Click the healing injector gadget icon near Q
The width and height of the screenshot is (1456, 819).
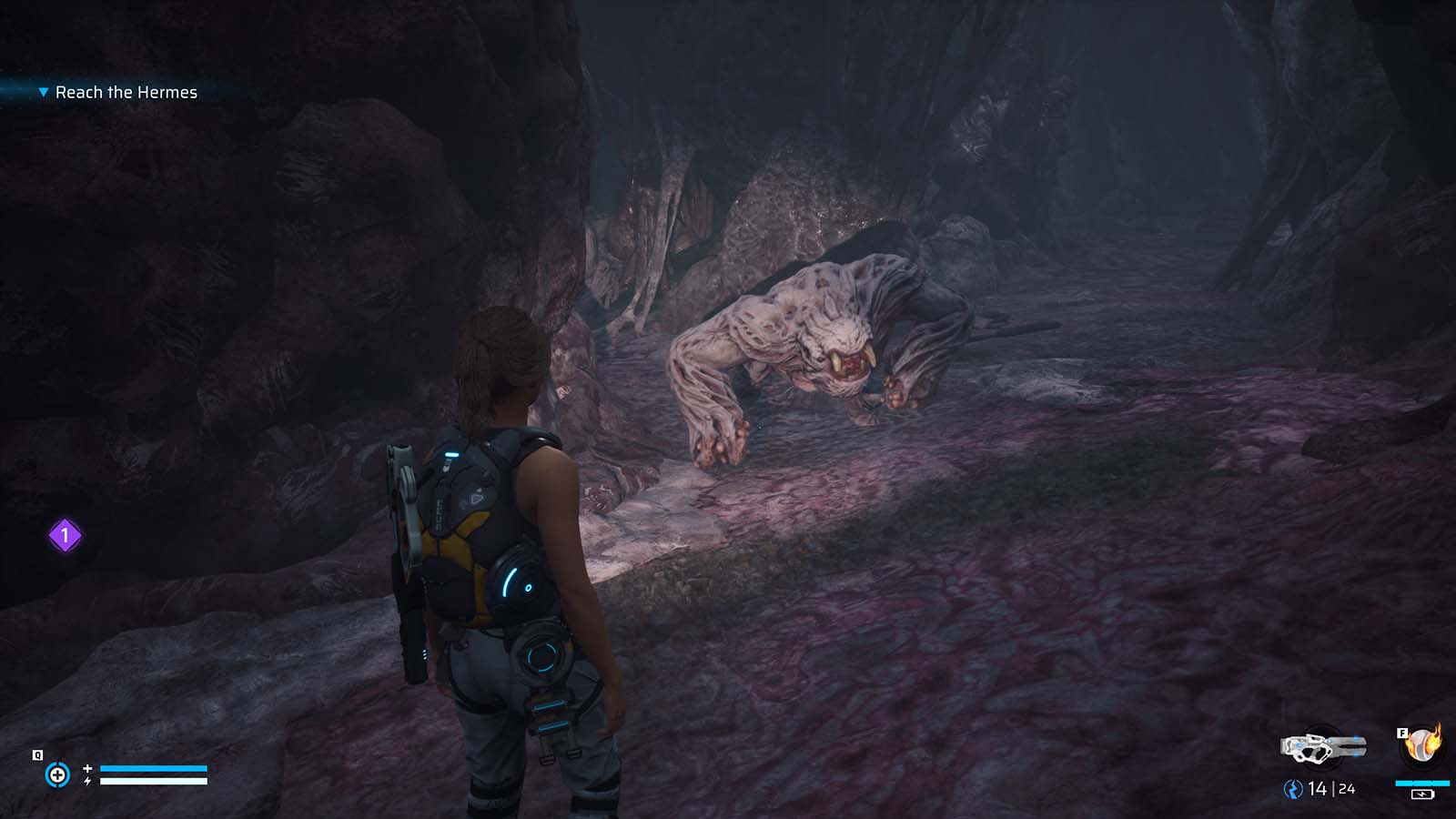(x=58, y=774)
